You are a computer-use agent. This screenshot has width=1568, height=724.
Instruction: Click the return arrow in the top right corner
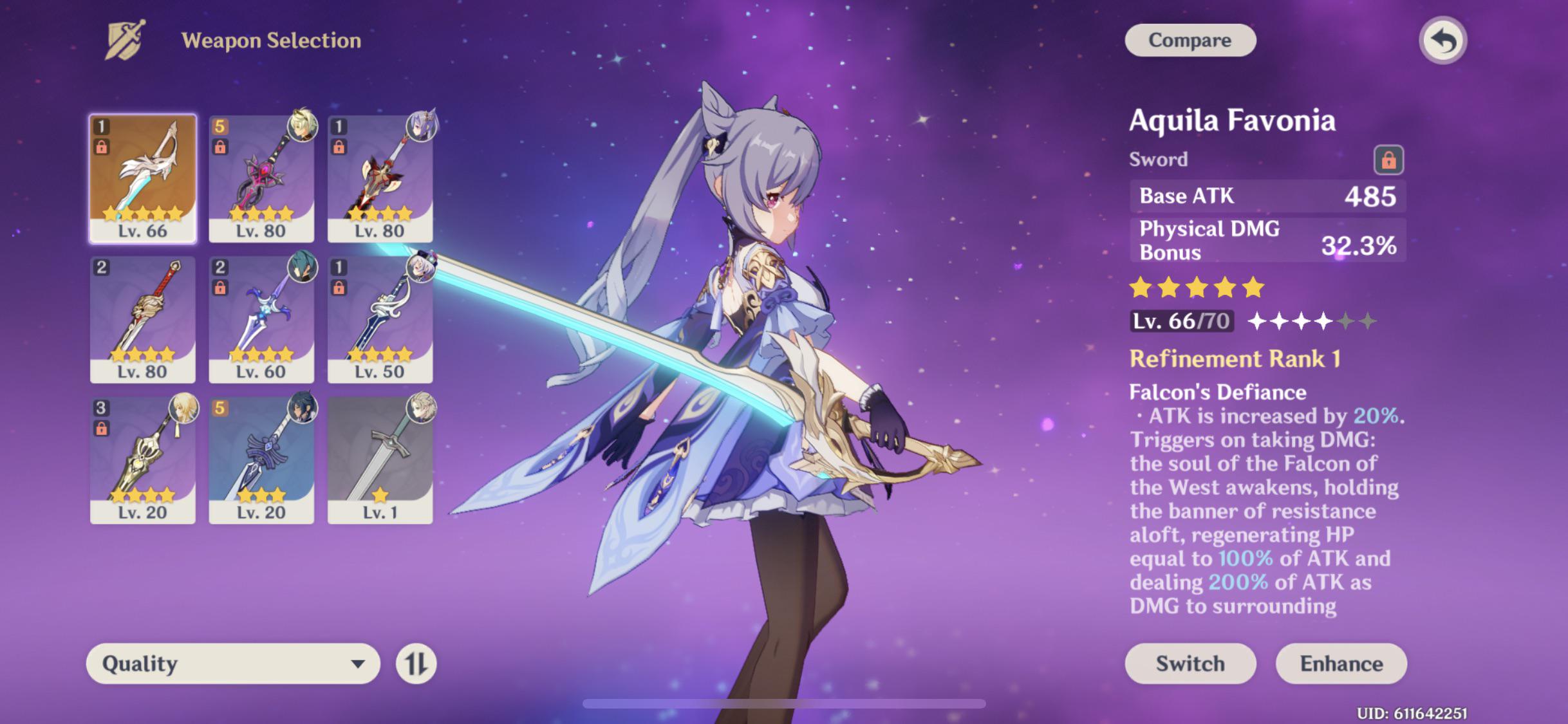(1442, 40)
